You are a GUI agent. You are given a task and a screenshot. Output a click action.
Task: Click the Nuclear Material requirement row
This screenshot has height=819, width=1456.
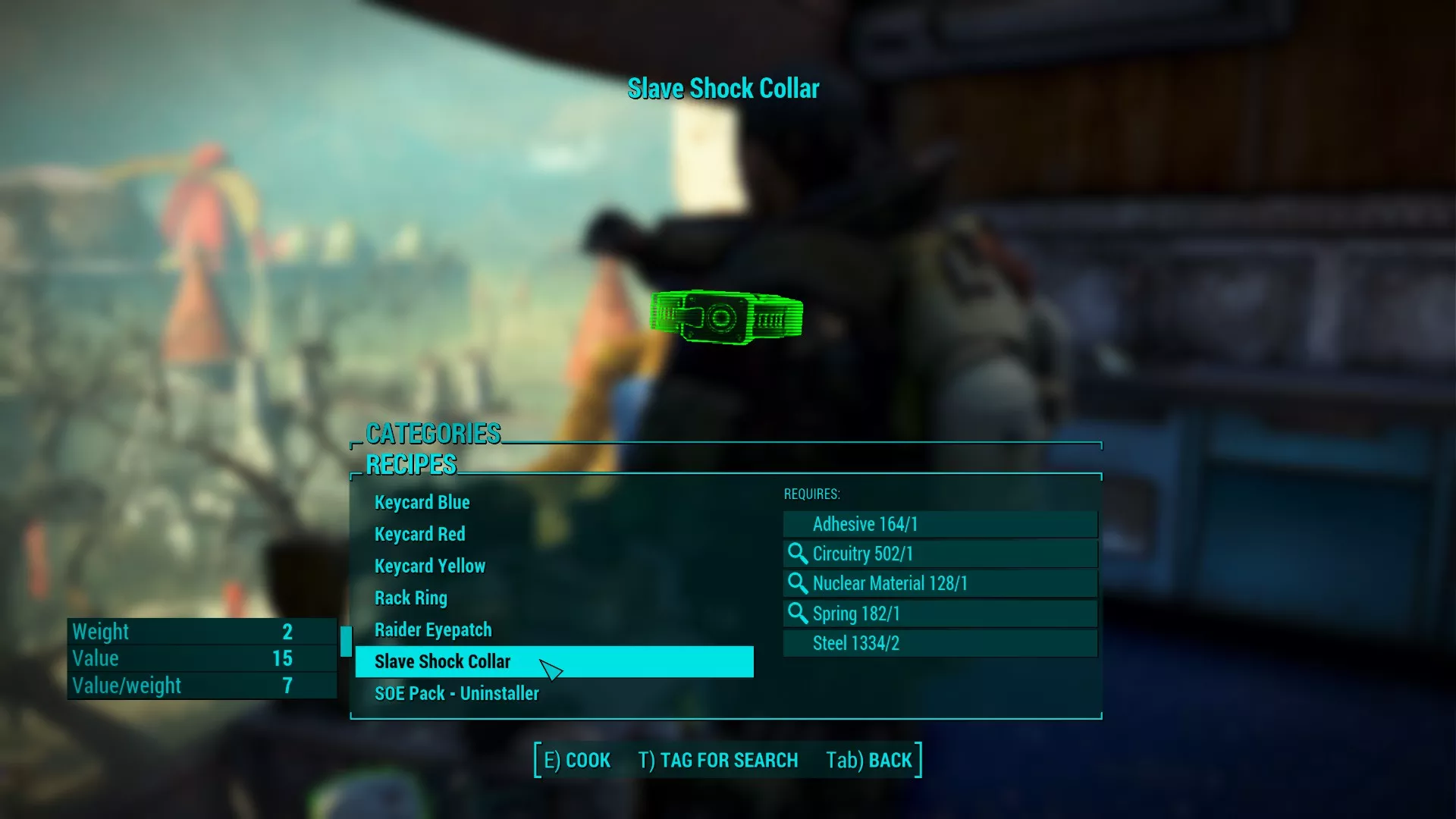click(x=940, y=584)
